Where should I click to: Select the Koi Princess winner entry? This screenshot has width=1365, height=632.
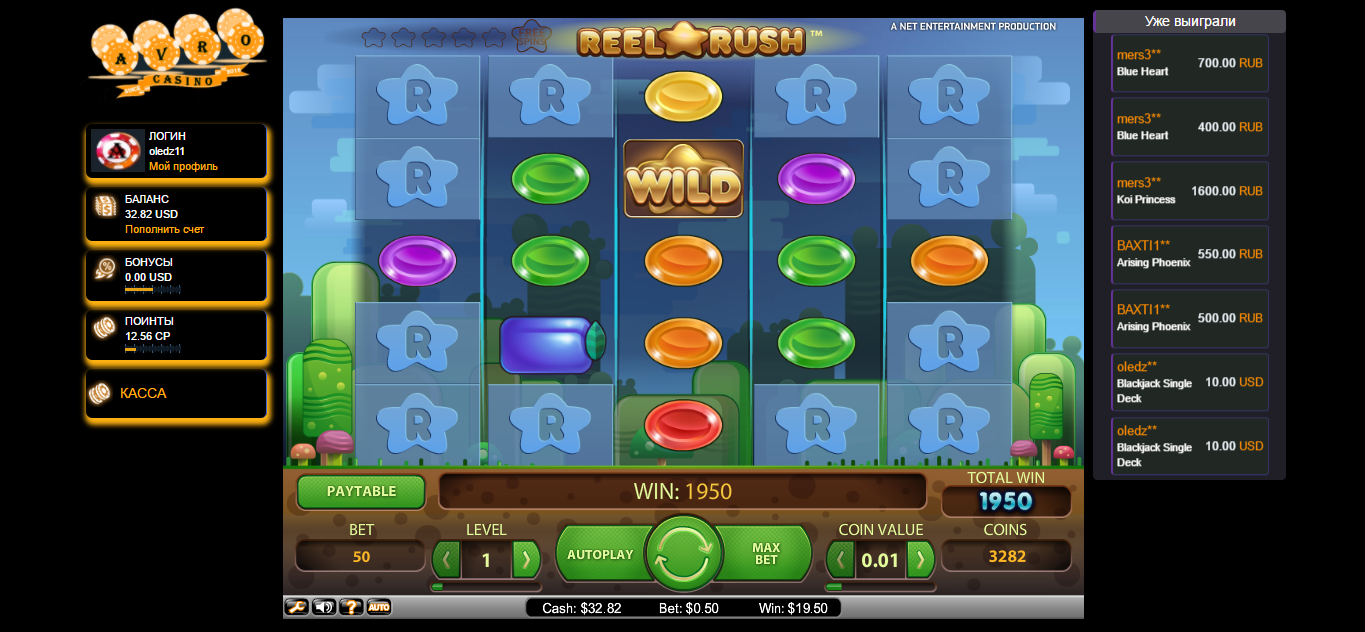click(1190, 191)
